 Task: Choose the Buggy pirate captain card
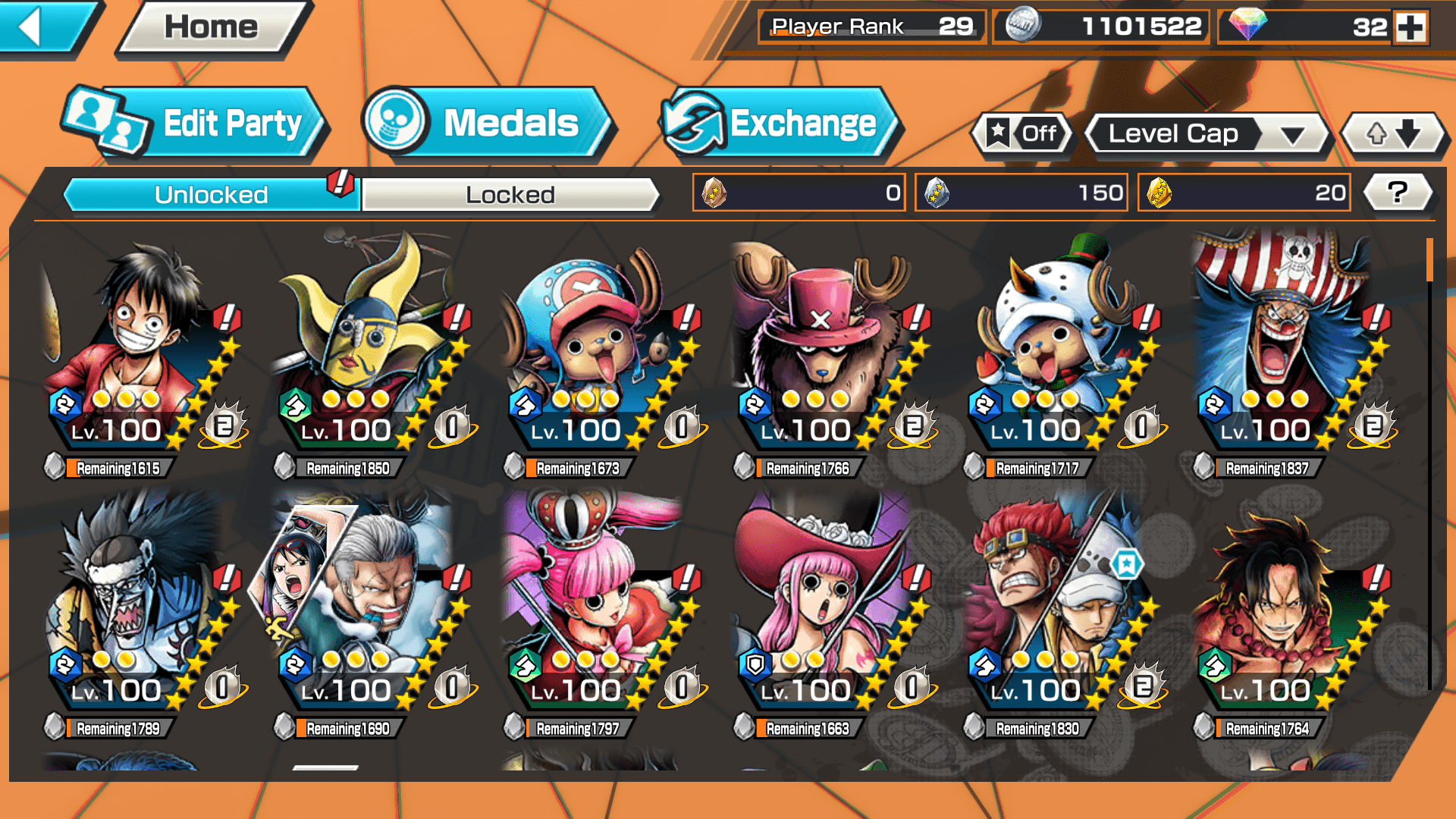pyautogui.click(x=1289, y=349)
